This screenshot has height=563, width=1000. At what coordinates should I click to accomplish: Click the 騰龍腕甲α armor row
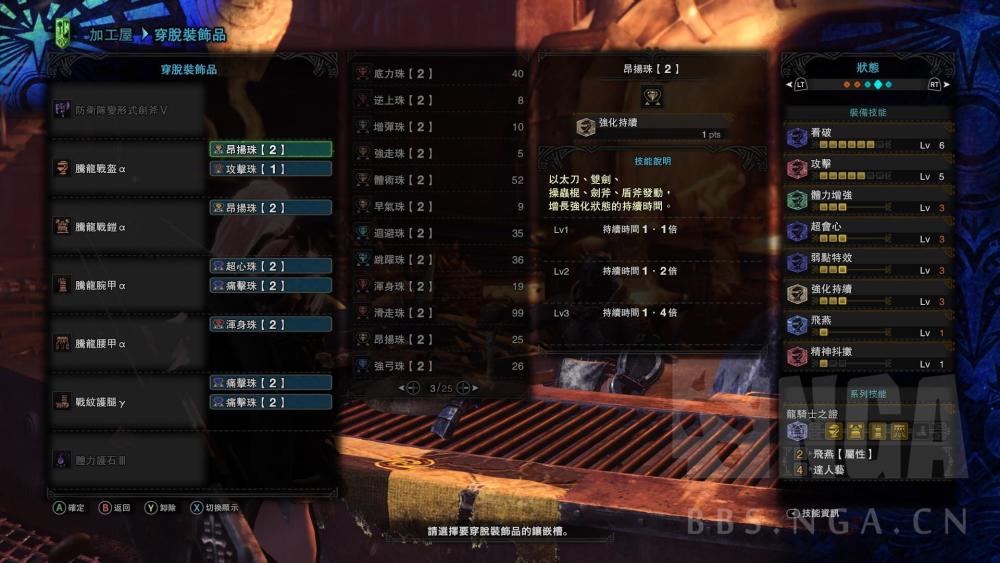click(128, 285)
